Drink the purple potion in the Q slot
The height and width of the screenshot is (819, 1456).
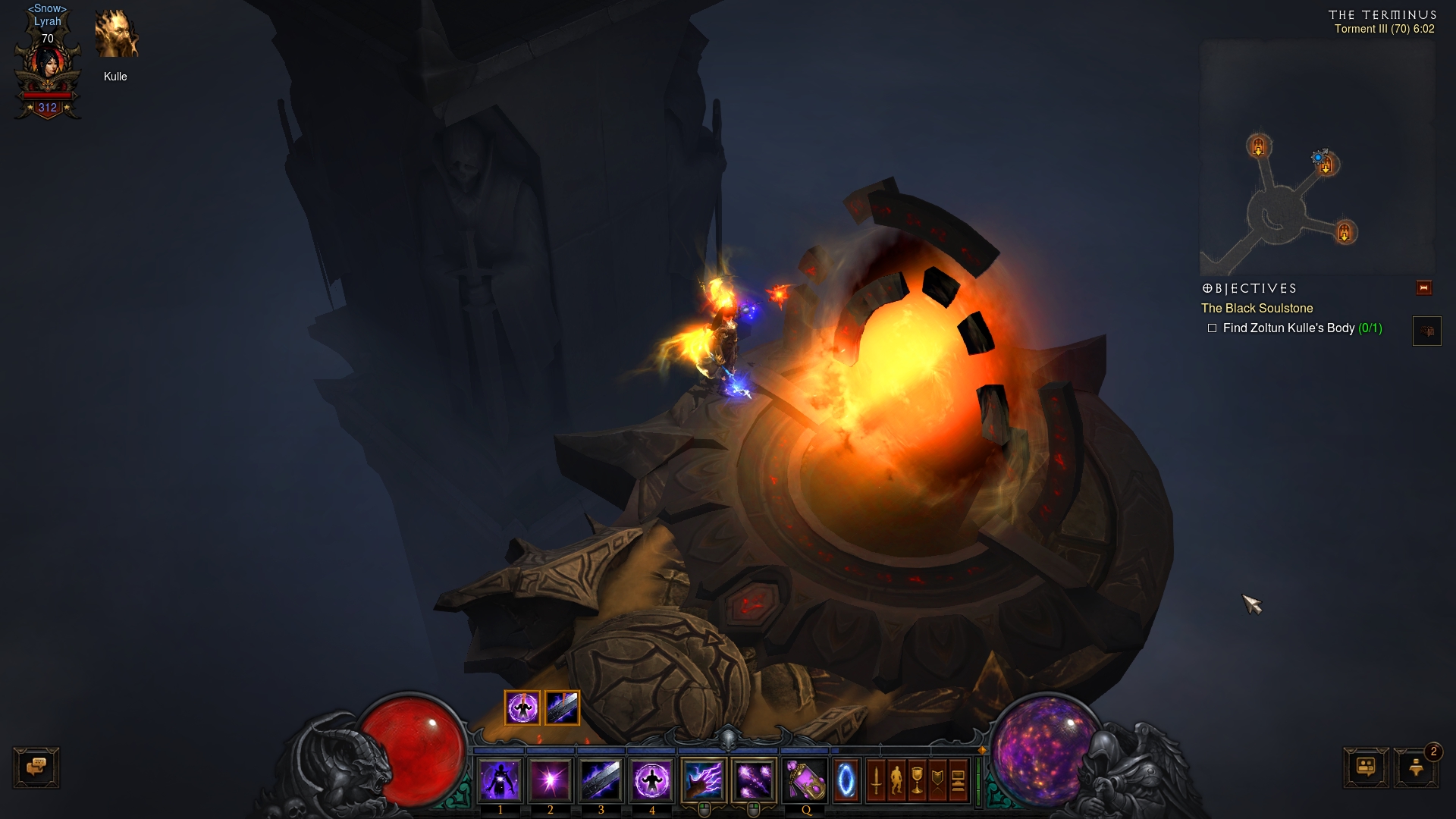point(805,780)
